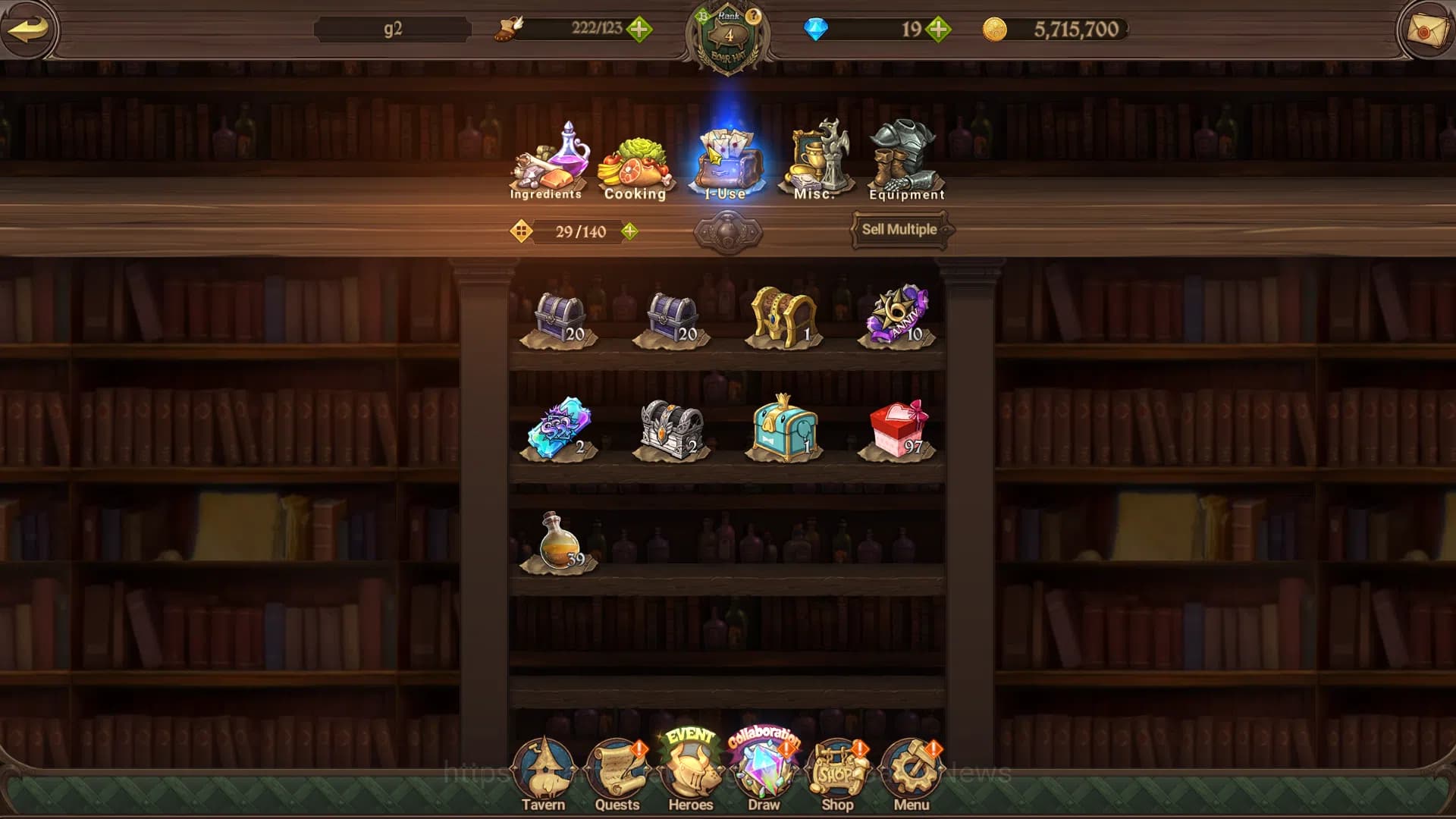Screen dimensions: 1456x819
Task: Buy more diamonds with the plus button
Action: coord(938,30)
